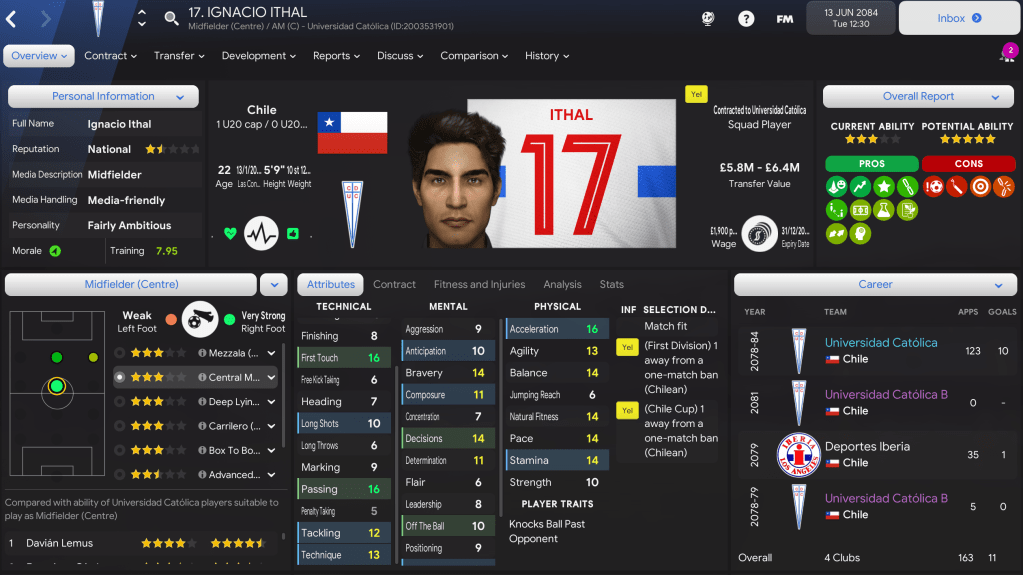Open the Discuss menu
1023x575 pixels.
[x=400, y=56]
